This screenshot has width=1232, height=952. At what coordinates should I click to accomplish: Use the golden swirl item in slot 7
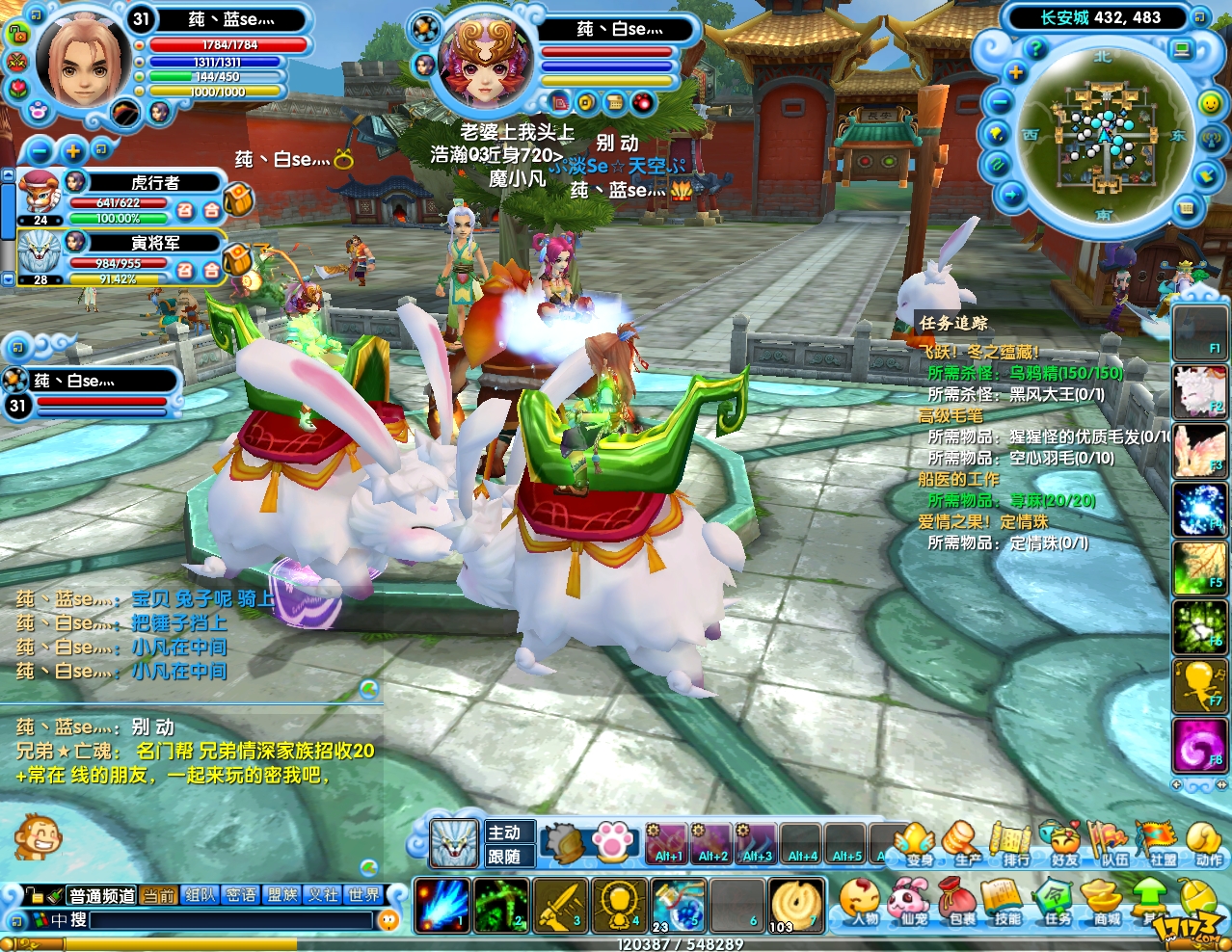tap(797, 905)
